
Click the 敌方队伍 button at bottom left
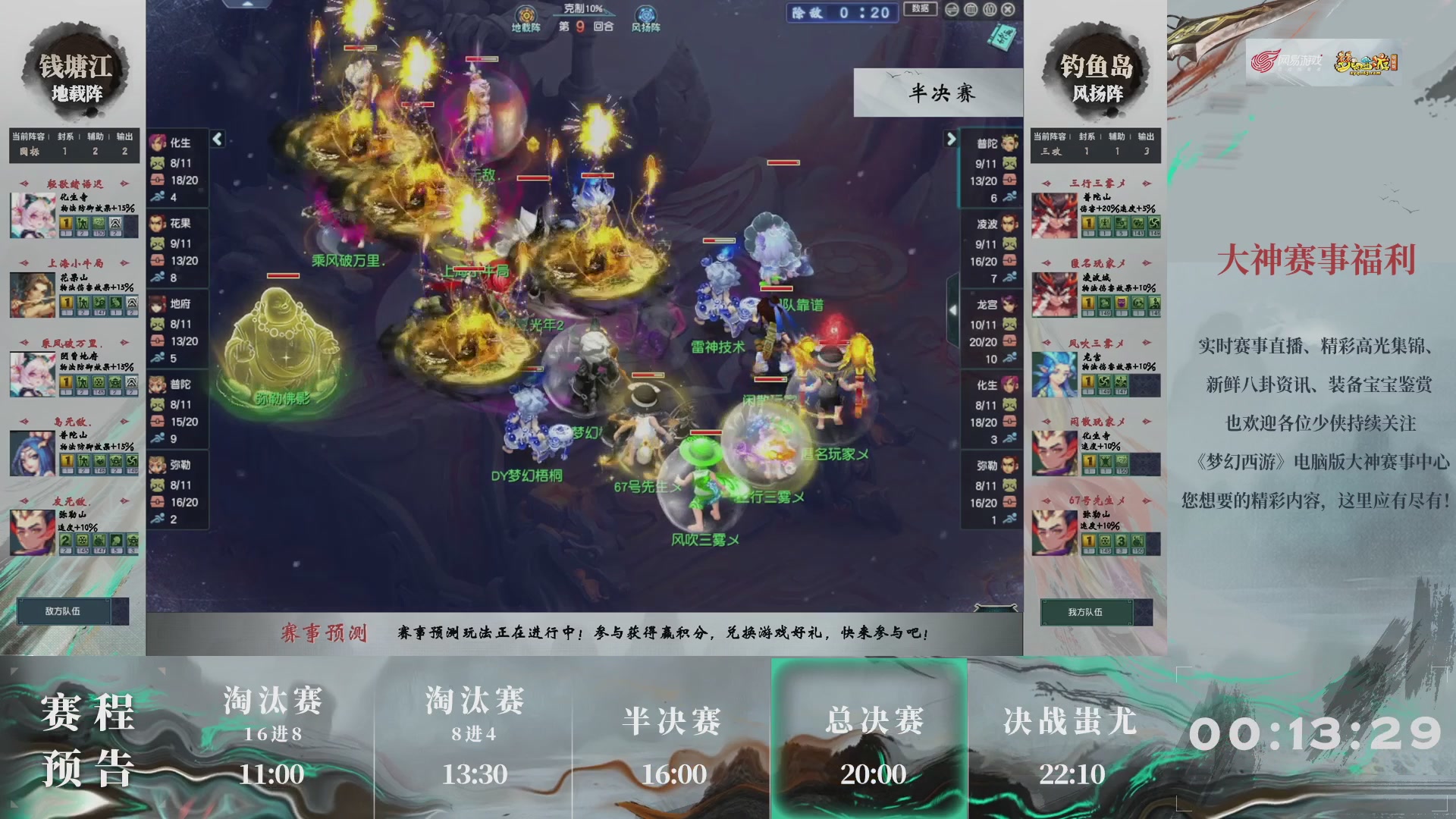pyautogui.click(x=64, y=611)
